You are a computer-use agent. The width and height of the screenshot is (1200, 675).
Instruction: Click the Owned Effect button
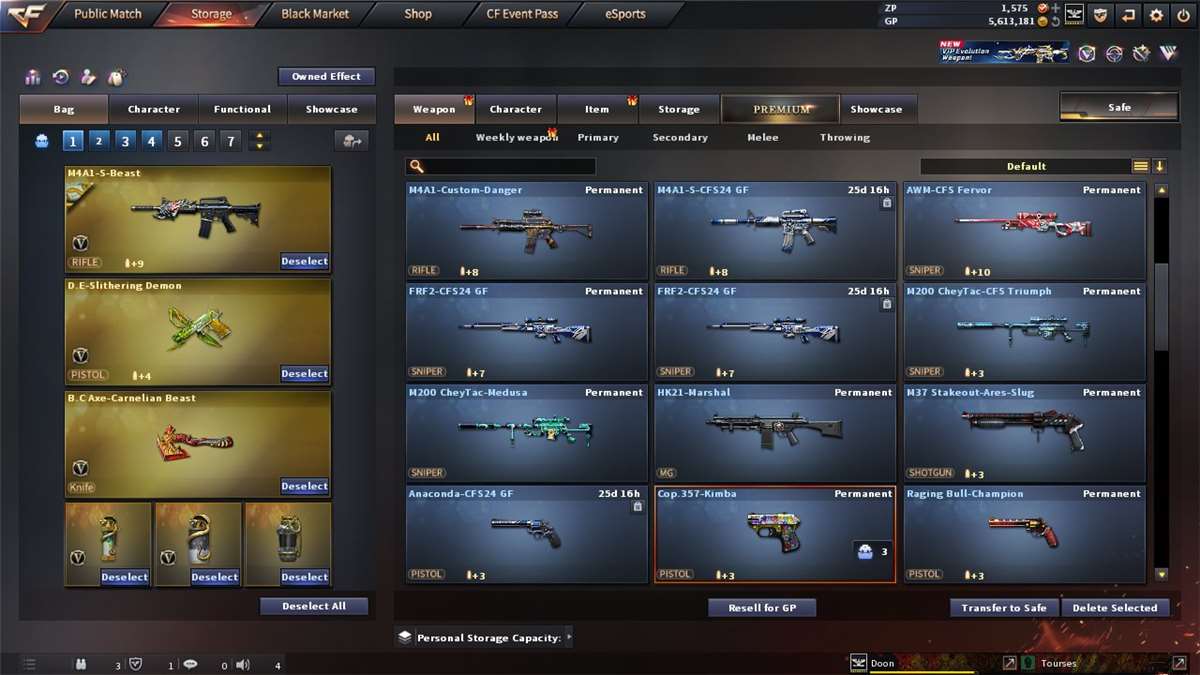pyautogui.click(x=326, y=77)
